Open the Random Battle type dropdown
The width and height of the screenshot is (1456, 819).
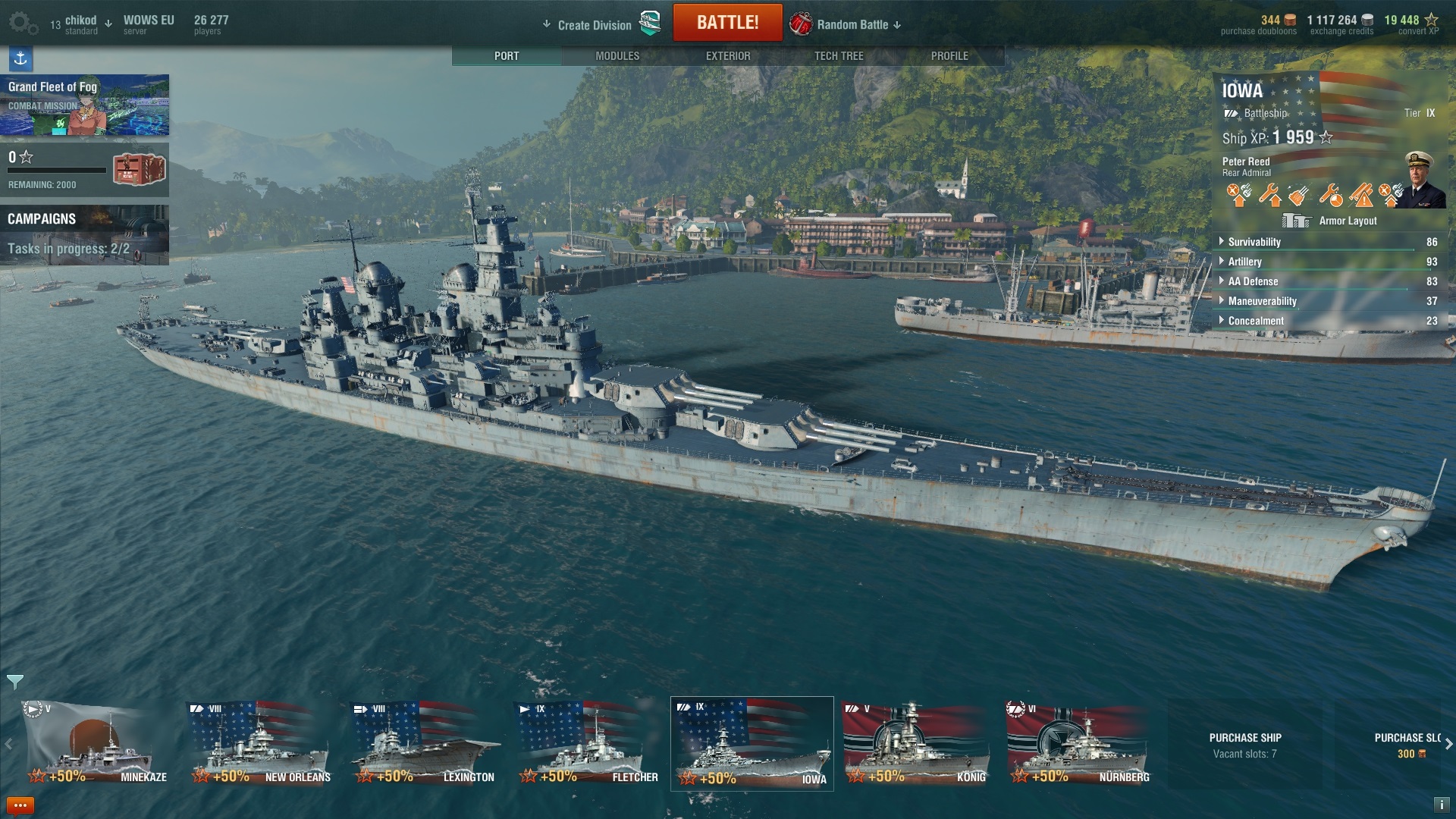point(852,25)
